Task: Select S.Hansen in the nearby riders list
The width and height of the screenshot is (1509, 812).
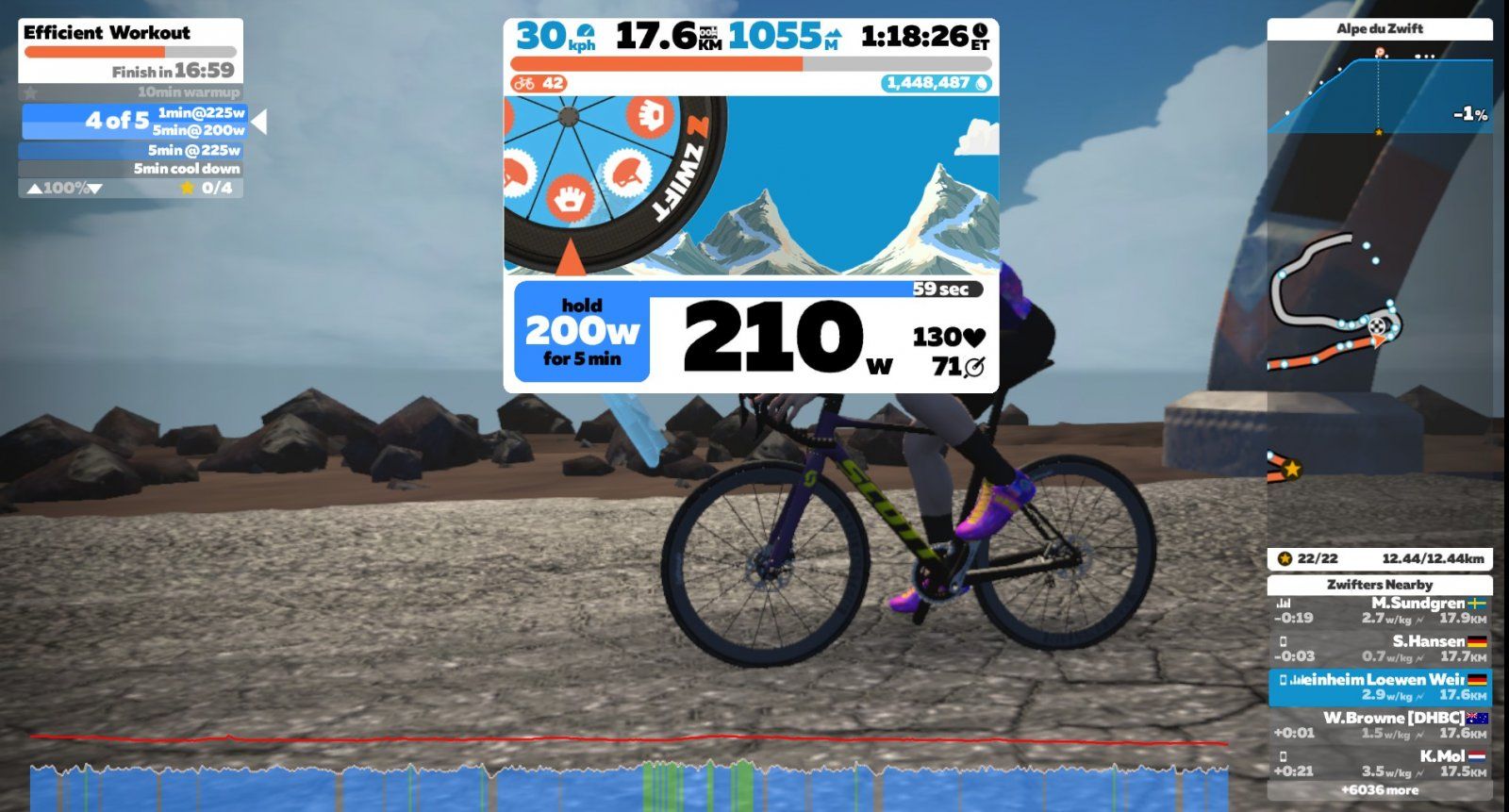Action: point(1379,648)
